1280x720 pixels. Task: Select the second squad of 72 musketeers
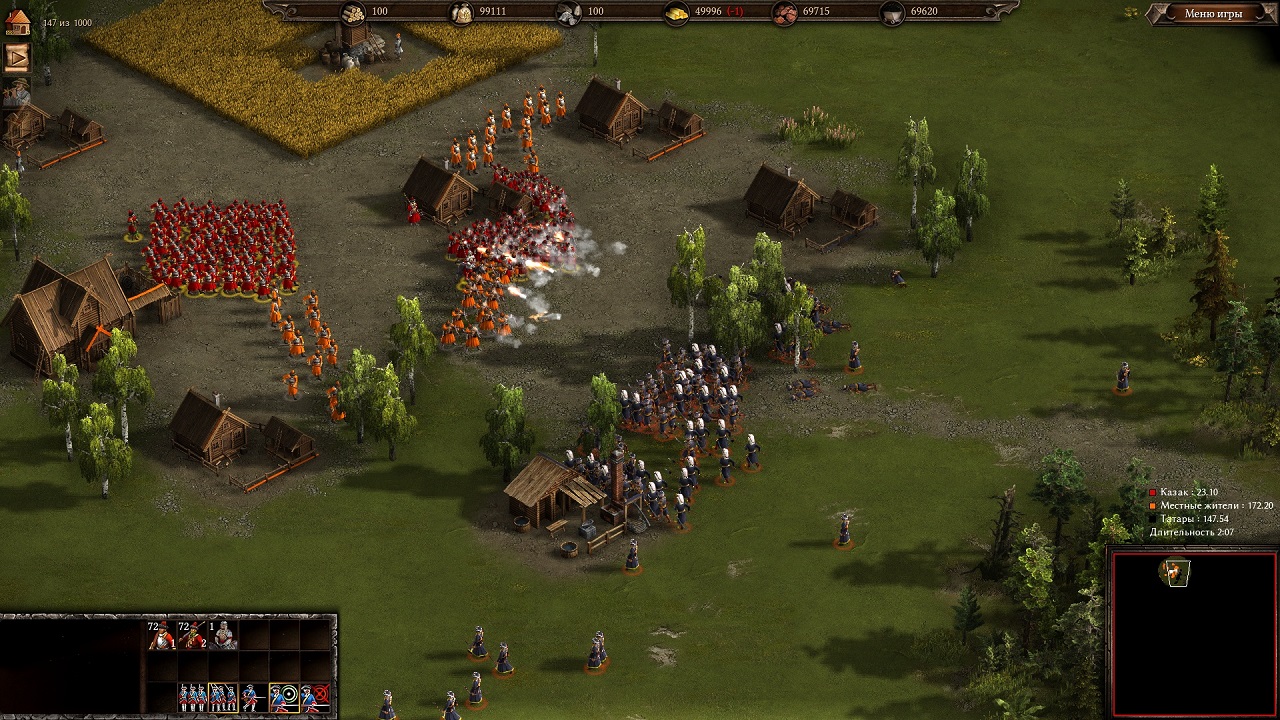click(192, 635)
